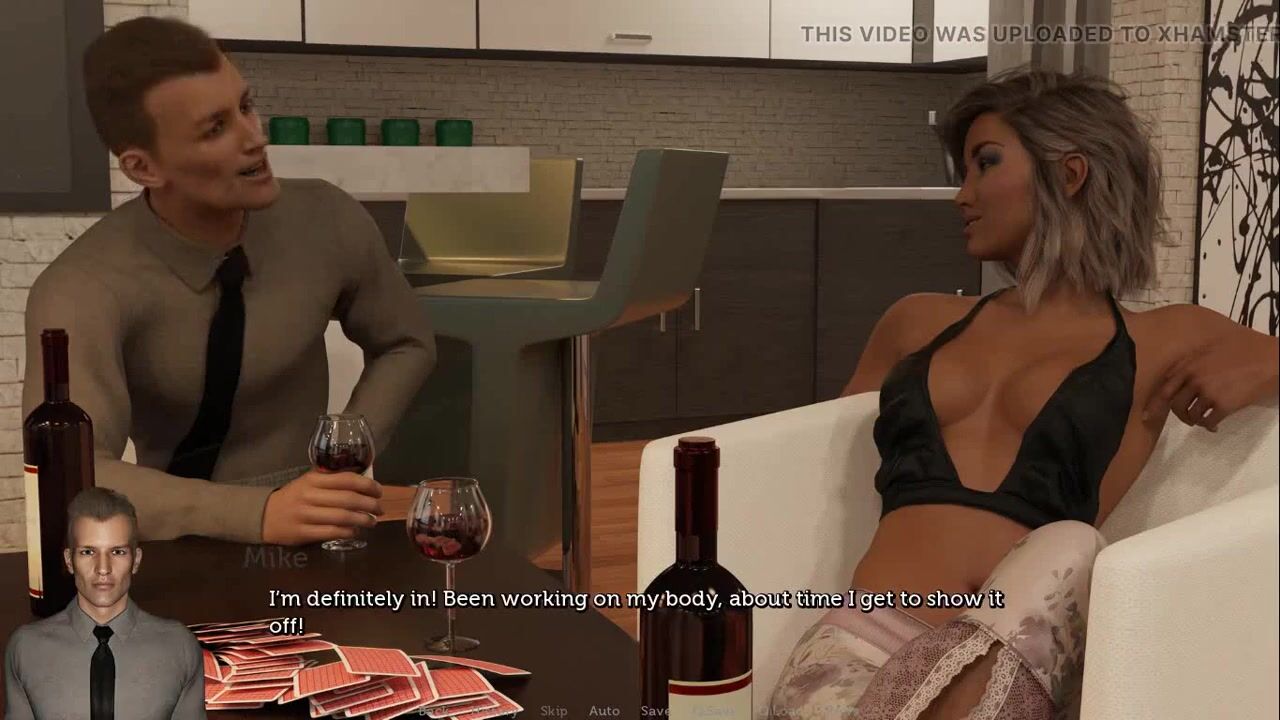Open the dialogue History log
The height and width of the screenshot is (720, 1280).
coord(494,711)
